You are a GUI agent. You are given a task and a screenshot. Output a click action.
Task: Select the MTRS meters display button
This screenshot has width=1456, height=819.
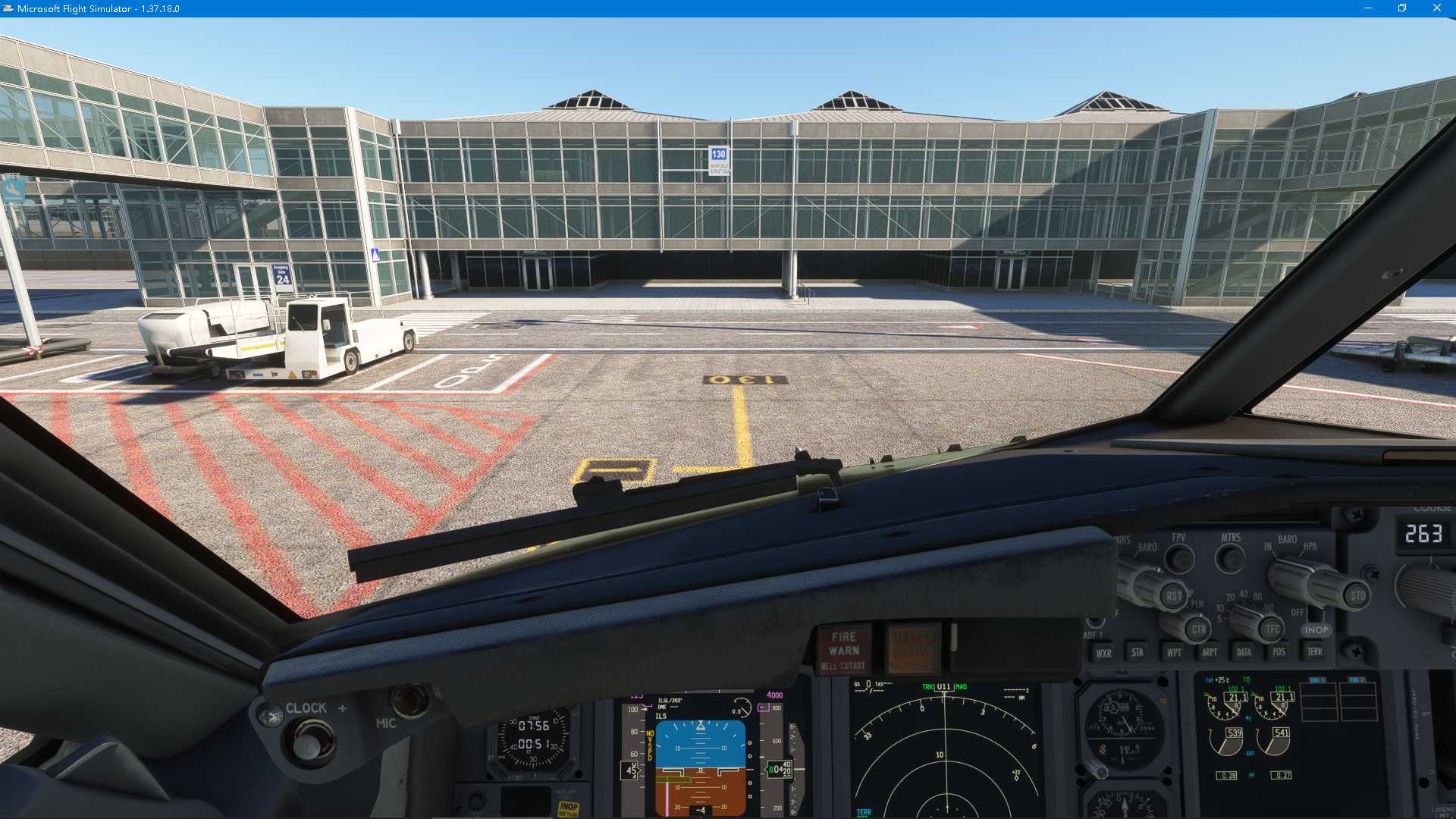coord(1230,559)
